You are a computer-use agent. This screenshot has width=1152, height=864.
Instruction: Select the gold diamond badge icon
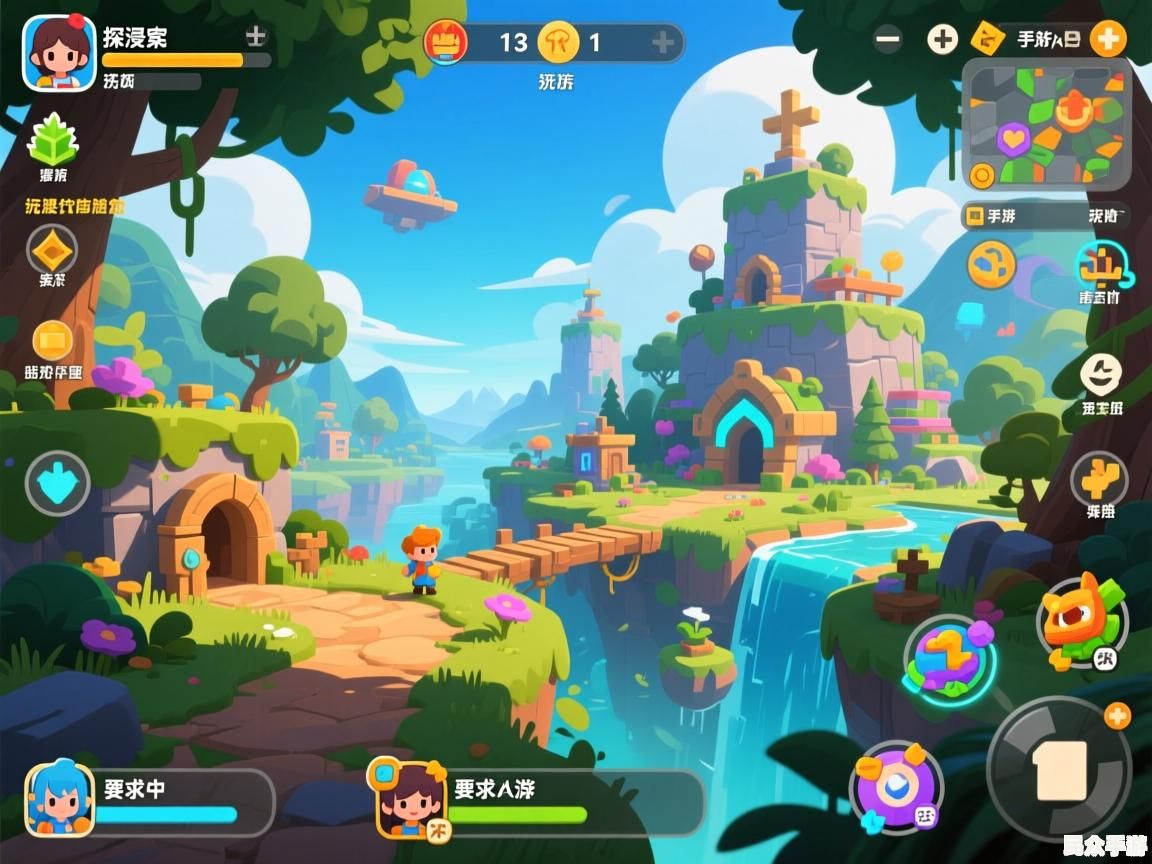click(x=52, y=250)
